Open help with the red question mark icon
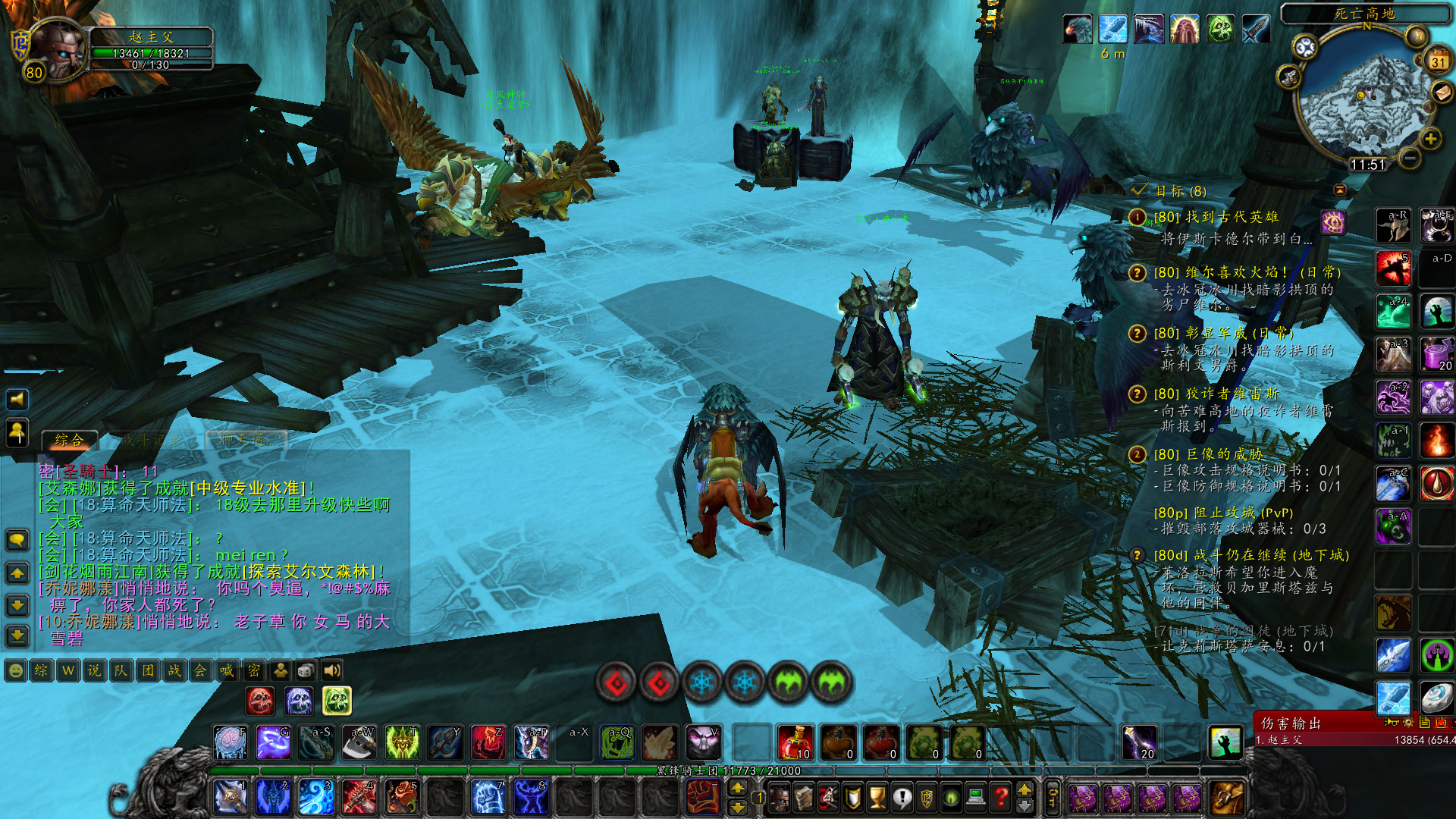This screenshot has width=1456, height=819. pos(1001,797)
